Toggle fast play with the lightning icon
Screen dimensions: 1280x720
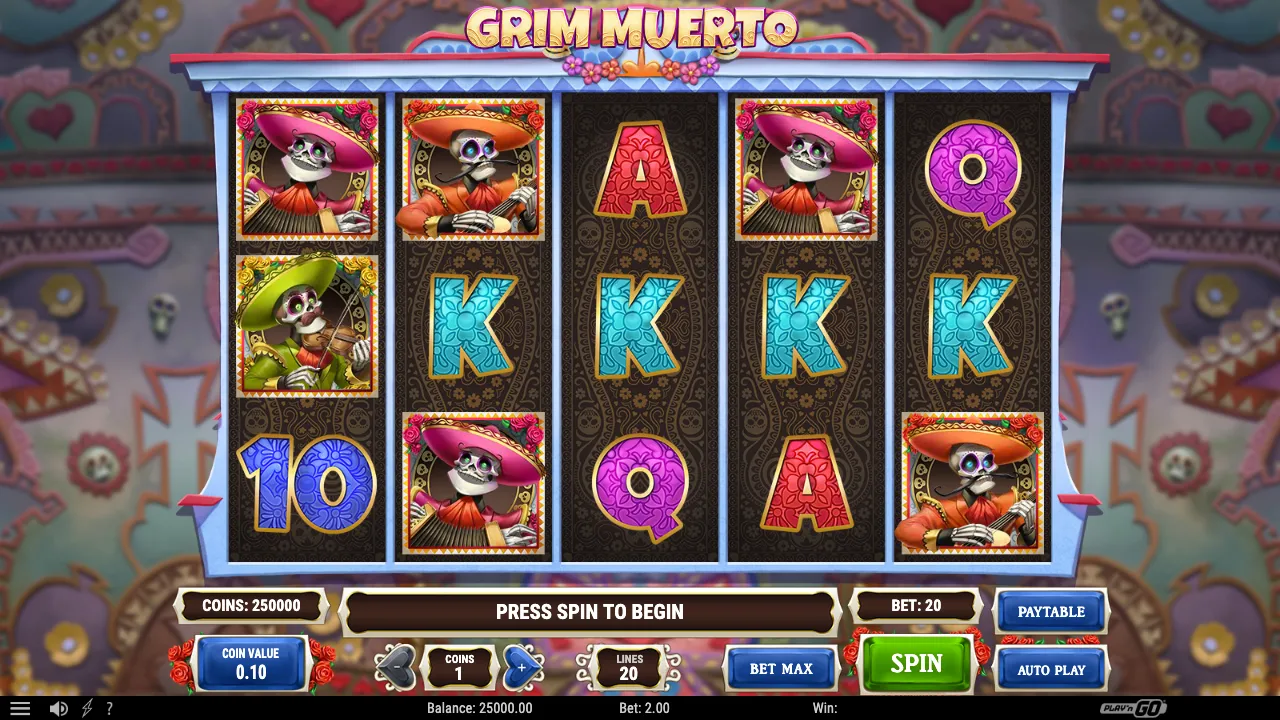pos(85,708)
